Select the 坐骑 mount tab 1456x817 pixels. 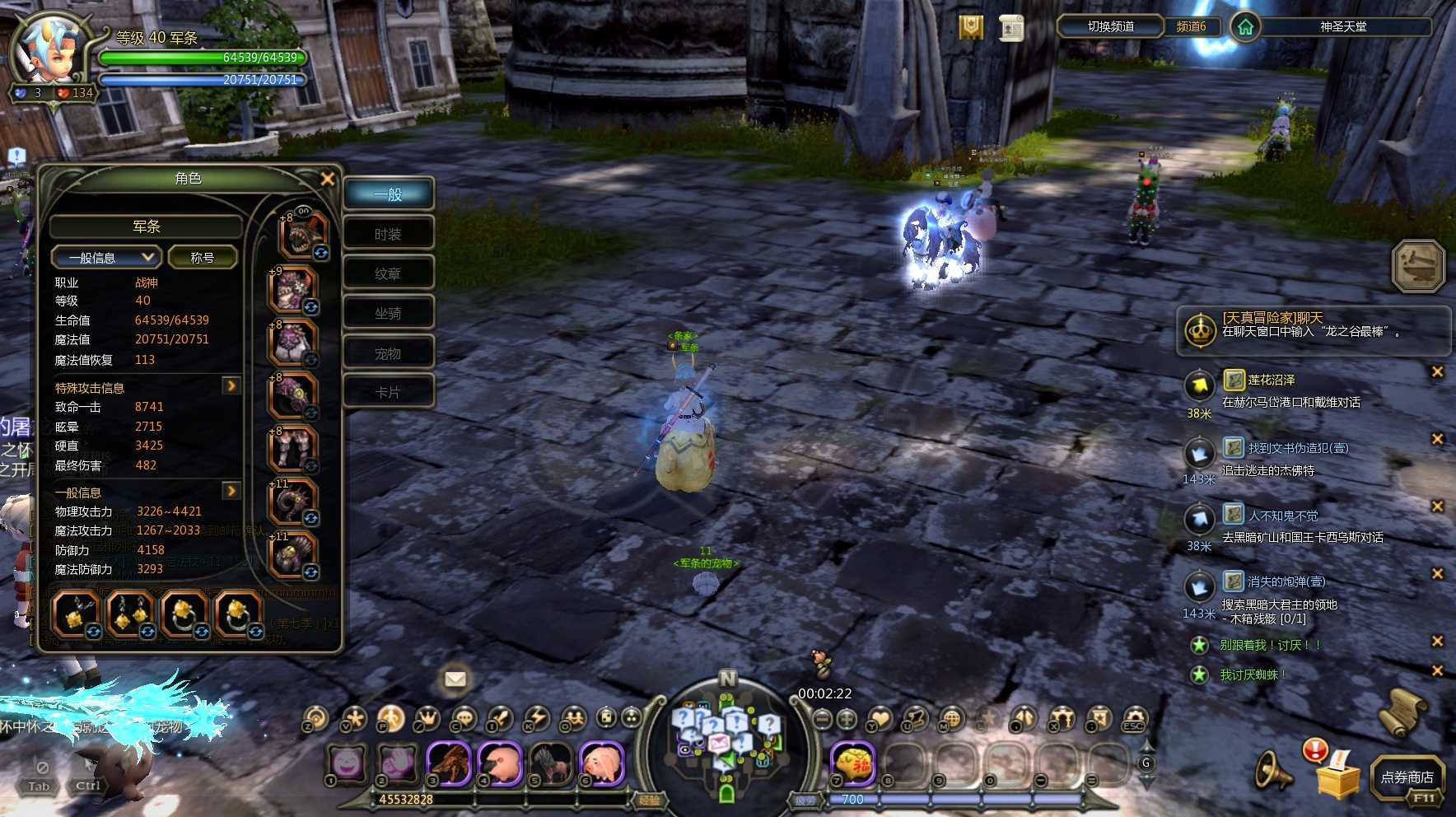click(388, 314)
